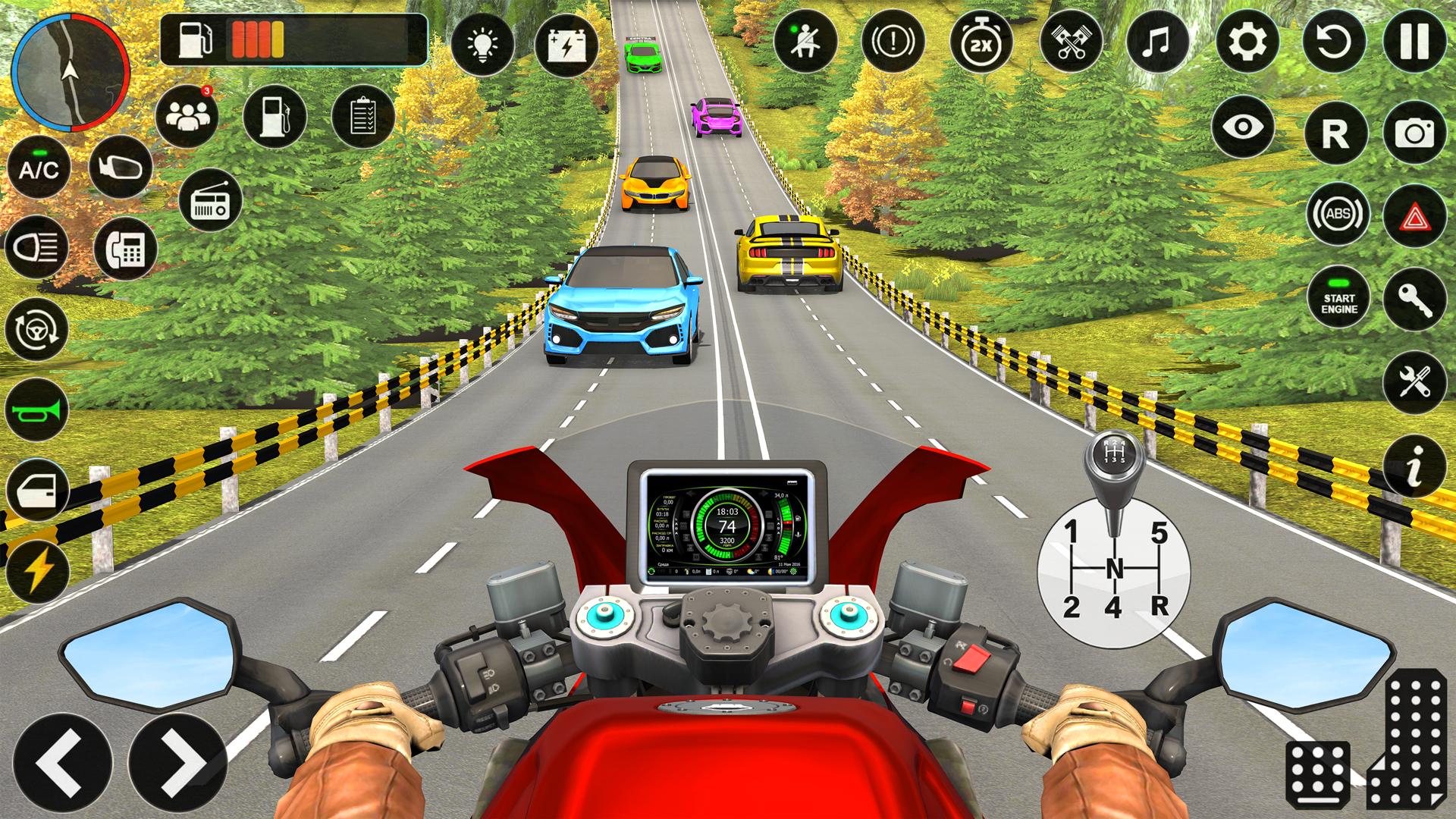Image resolution: width=1456 pixels, height=819 pixels.
Task: Turn on the red hazard triangle
Action: (1414, 216)
